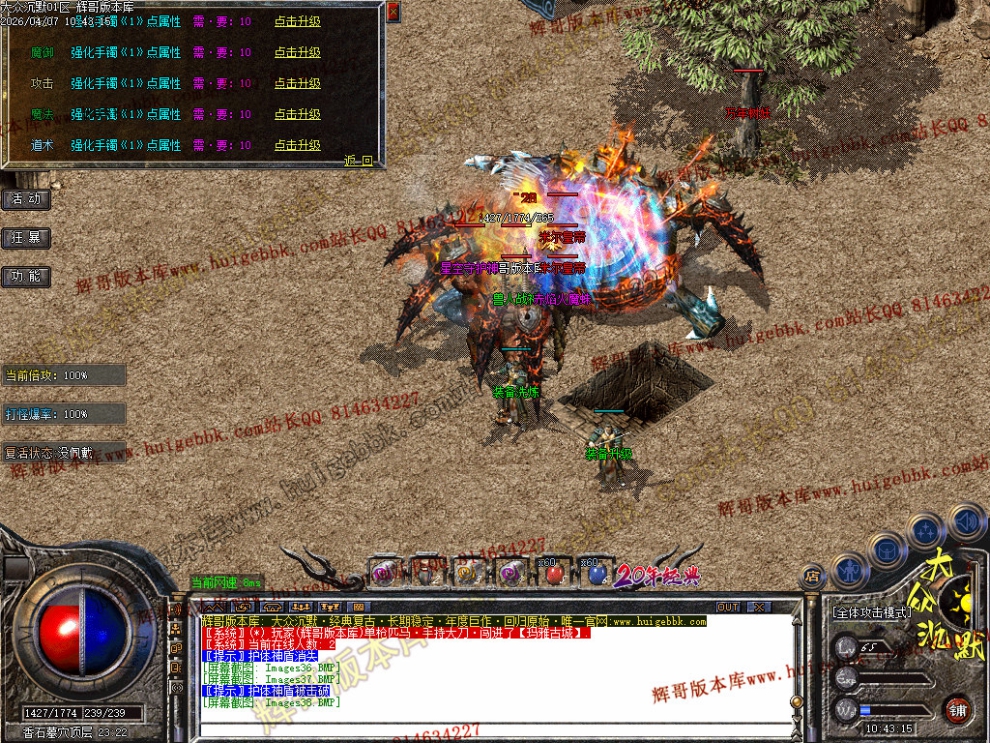Activate the 狂暴 berserk button

pos(26,238)
